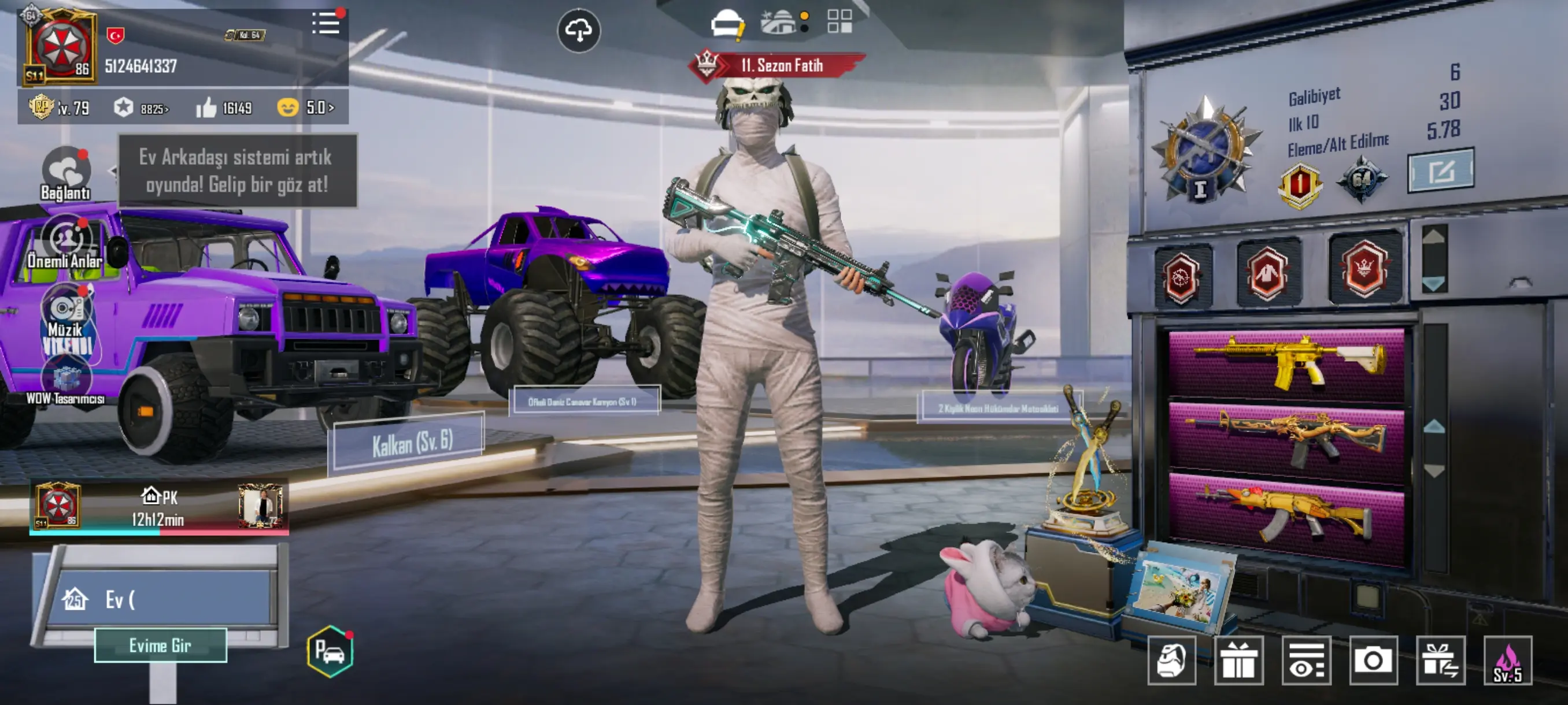Open the backpack inventory icon
The height and width of the screenshot is (705, 1568).
(1172, 660)
